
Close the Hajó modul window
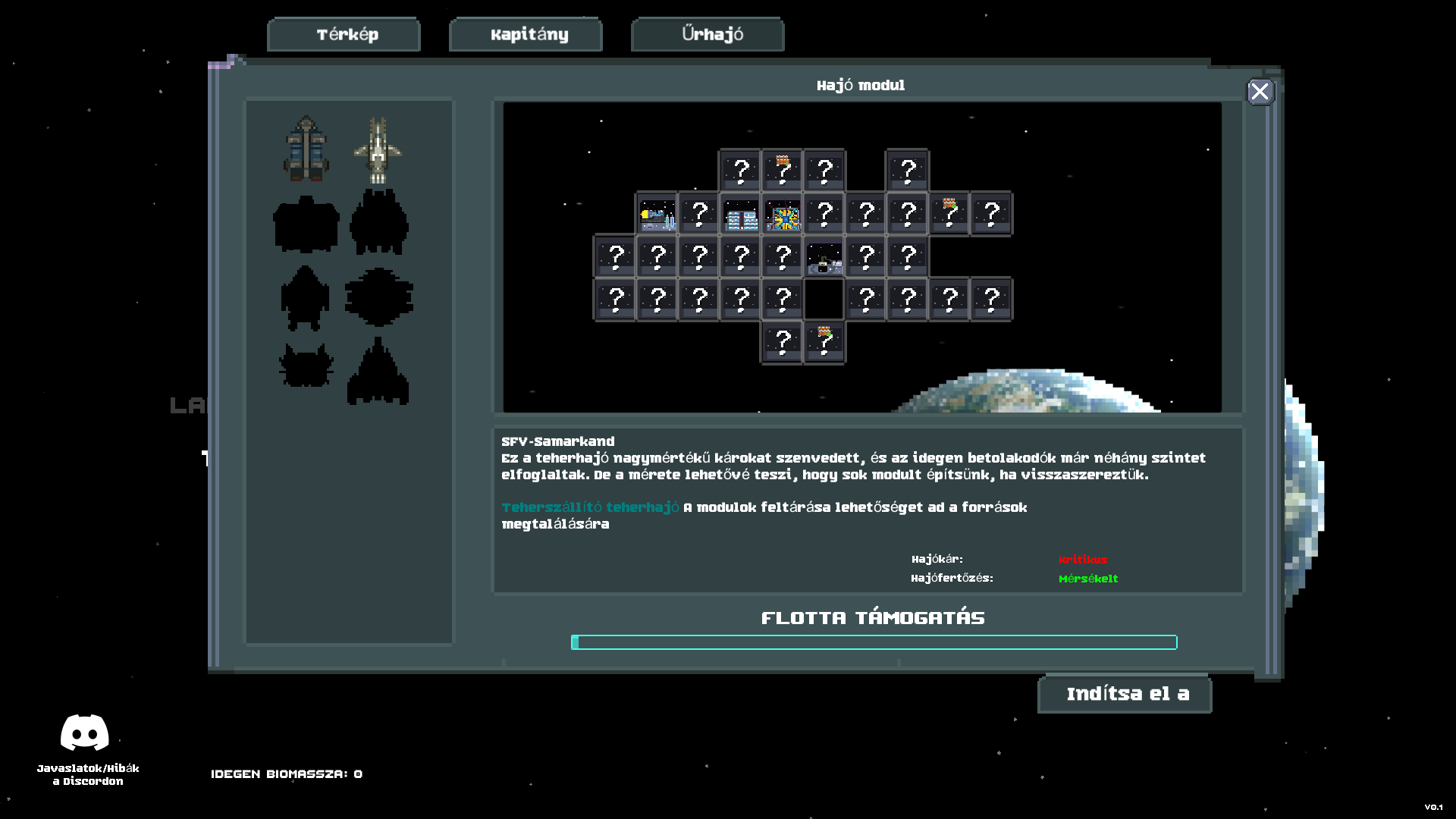click(x=1260, y=92)
